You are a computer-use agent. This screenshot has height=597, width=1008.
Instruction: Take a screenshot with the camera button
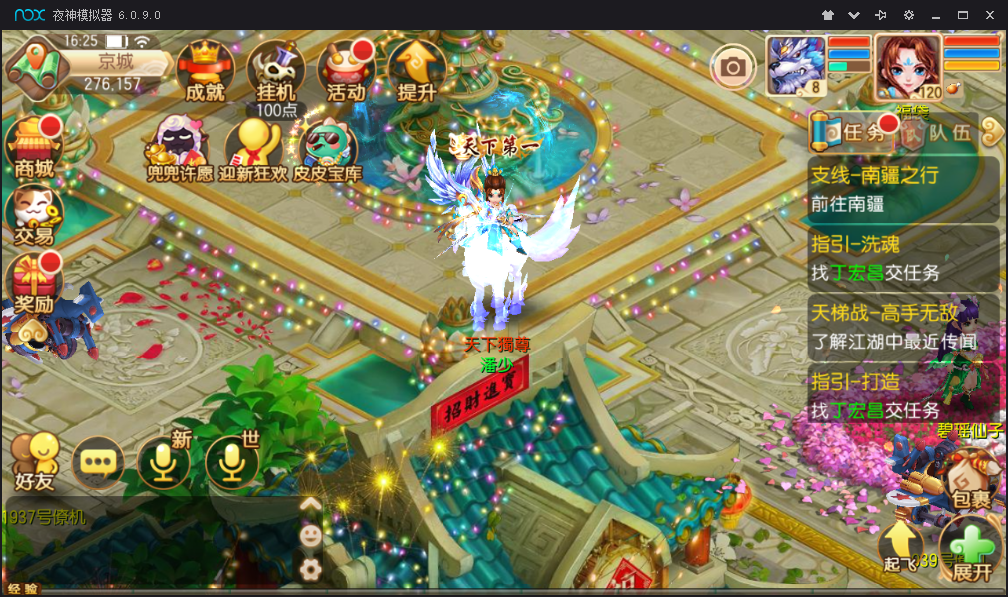[733, 67]
